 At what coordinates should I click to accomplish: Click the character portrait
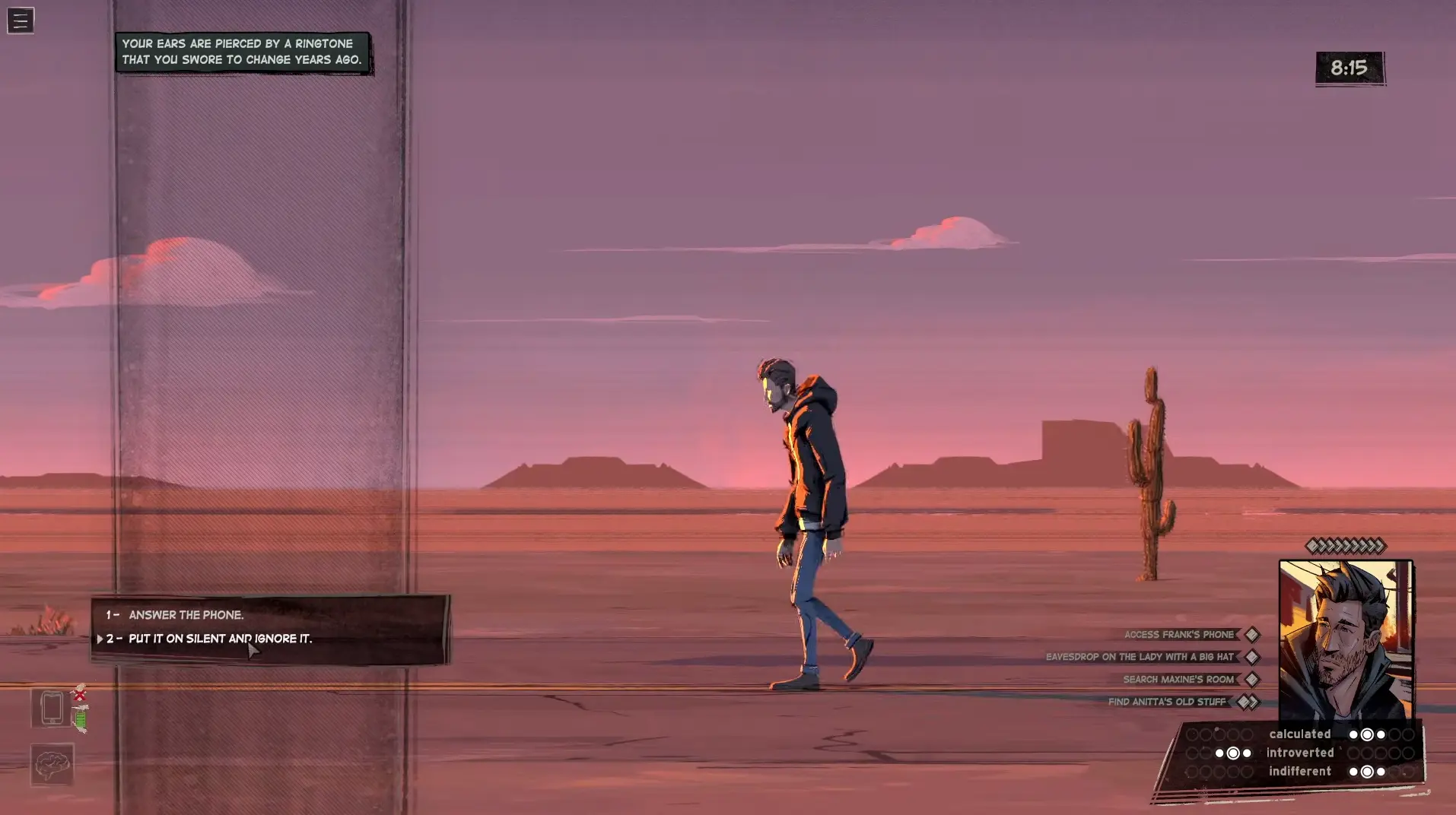1345,640
